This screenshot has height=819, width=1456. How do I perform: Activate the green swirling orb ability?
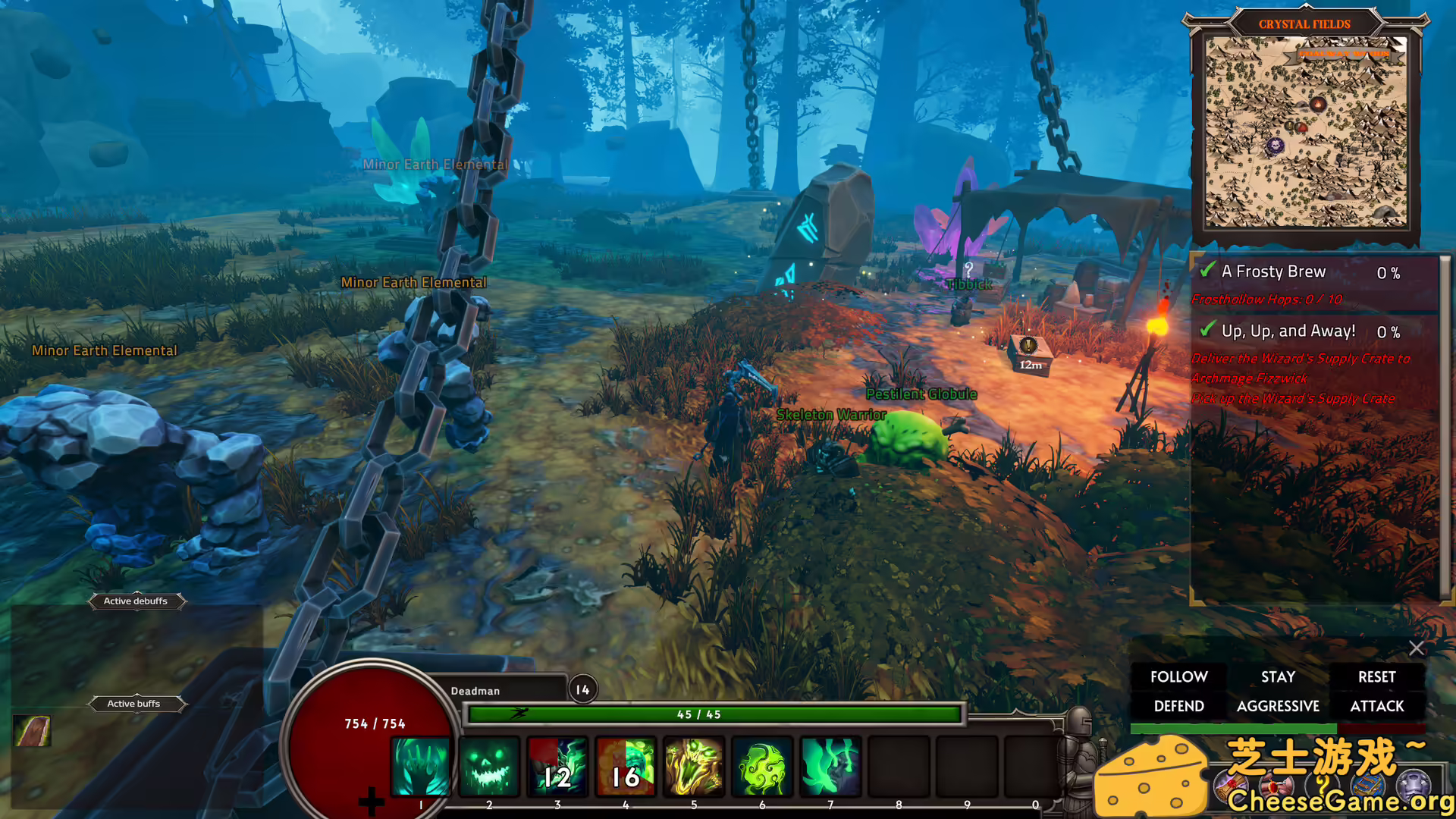(x=762, y=767)
